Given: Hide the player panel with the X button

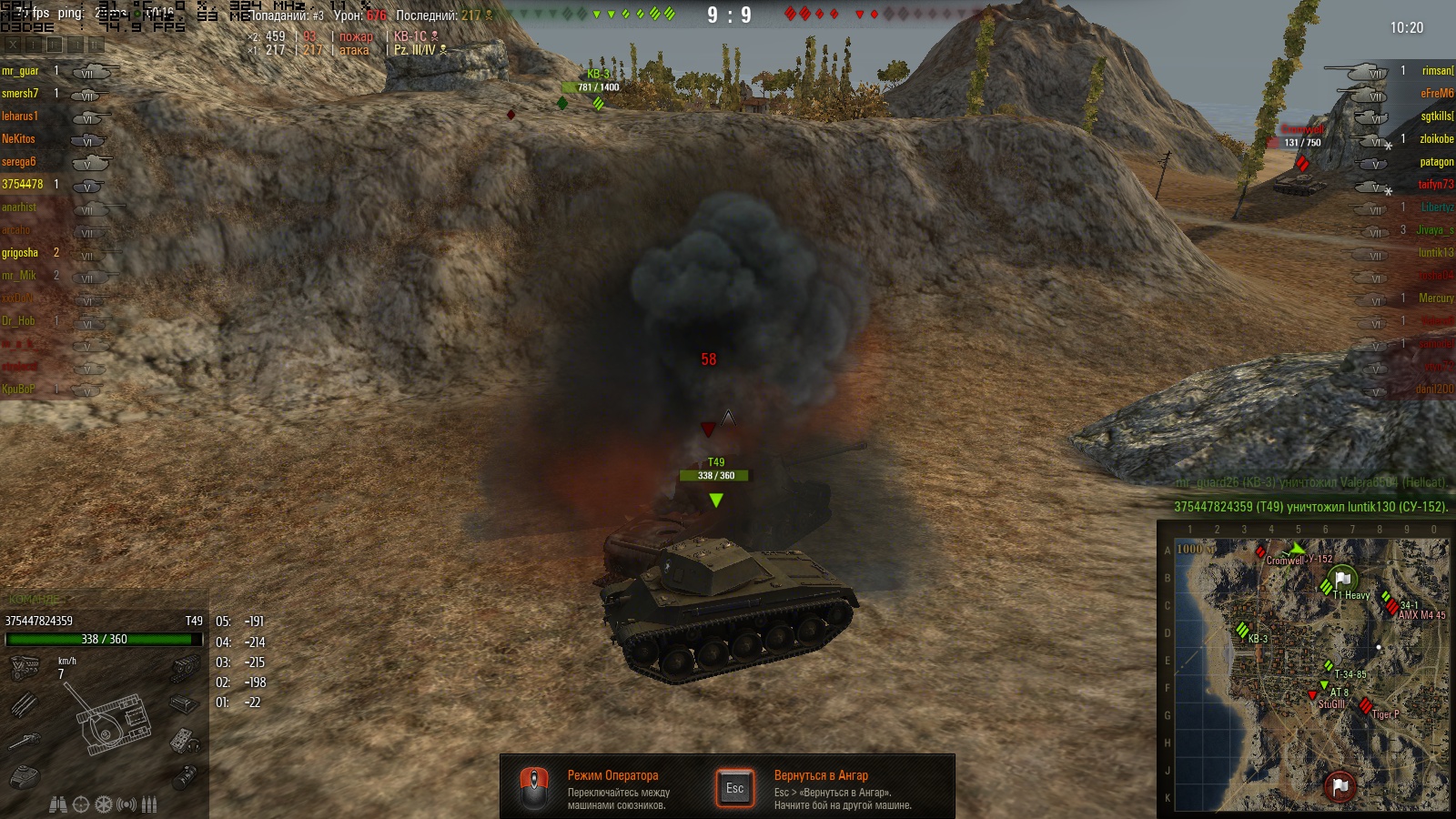Looking at the screenshot, I should pos(13,44).
